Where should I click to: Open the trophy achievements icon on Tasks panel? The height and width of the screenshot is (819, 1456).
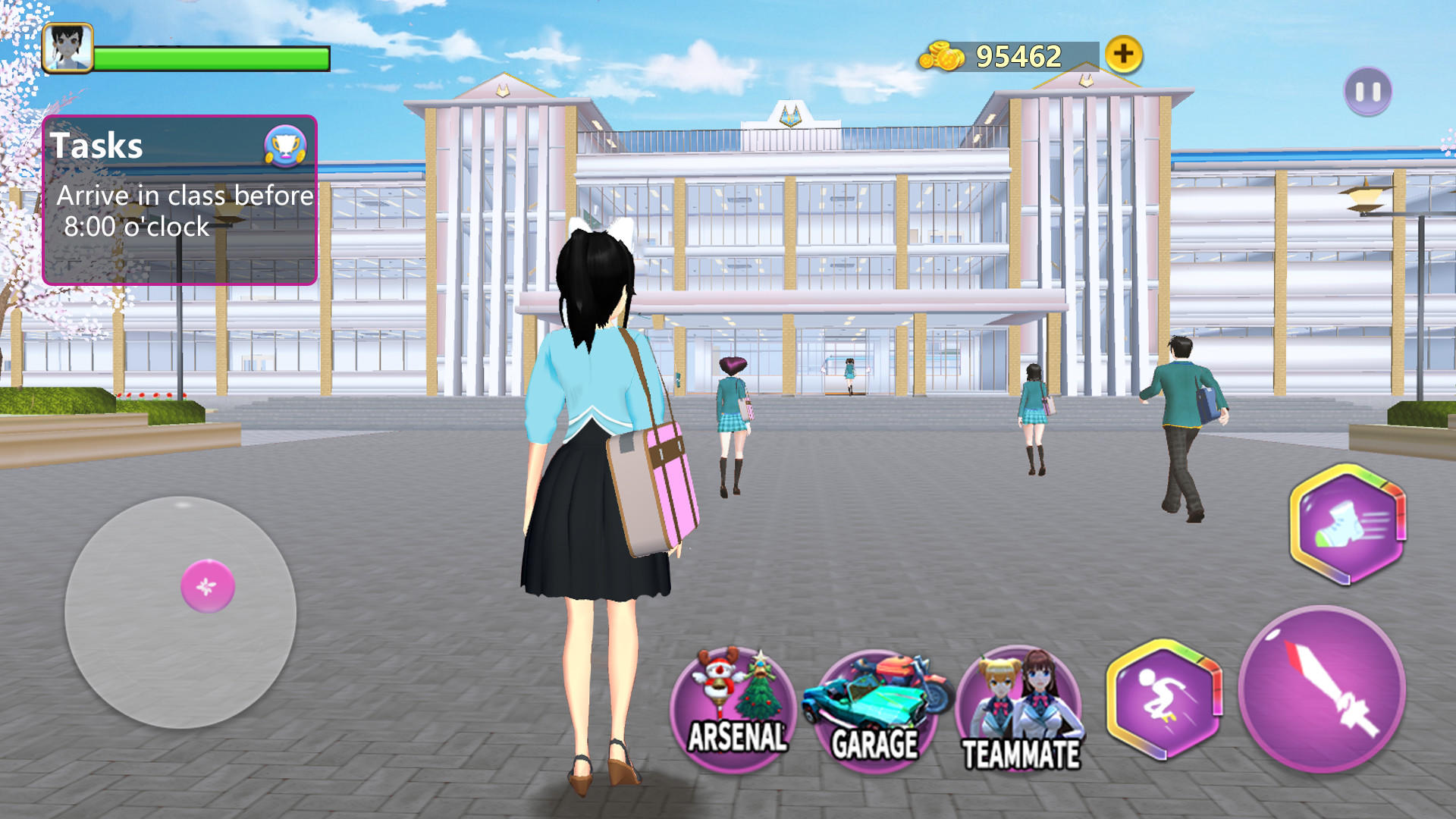pos(284,146)
